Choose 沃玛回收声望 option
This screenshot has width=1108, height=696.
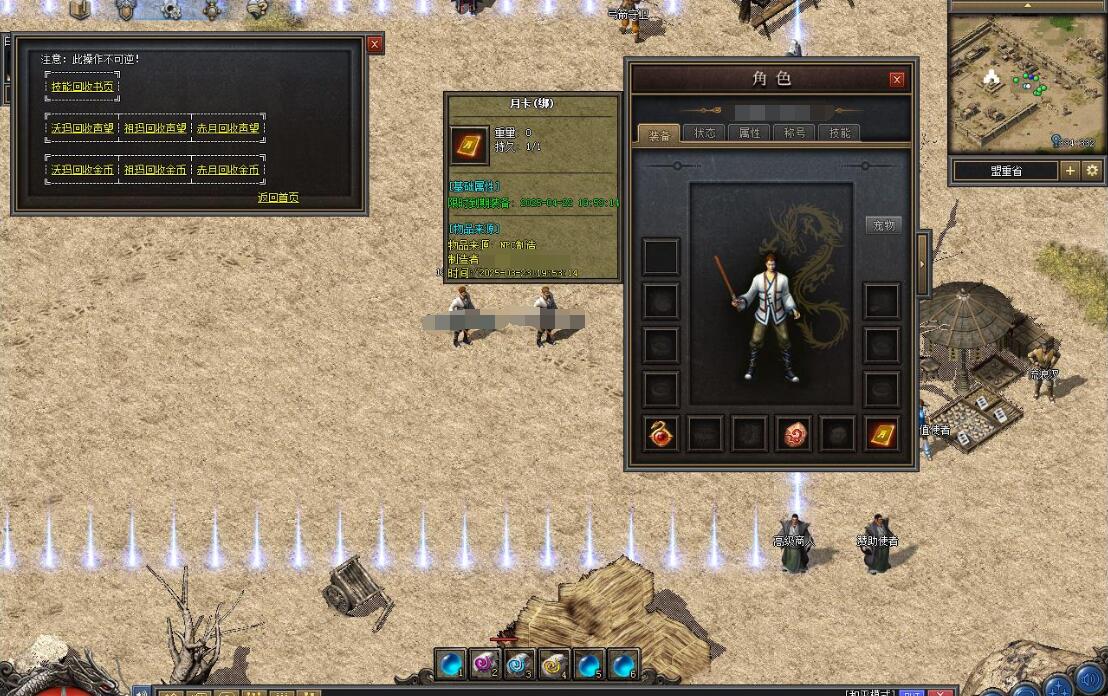(82, 128)
